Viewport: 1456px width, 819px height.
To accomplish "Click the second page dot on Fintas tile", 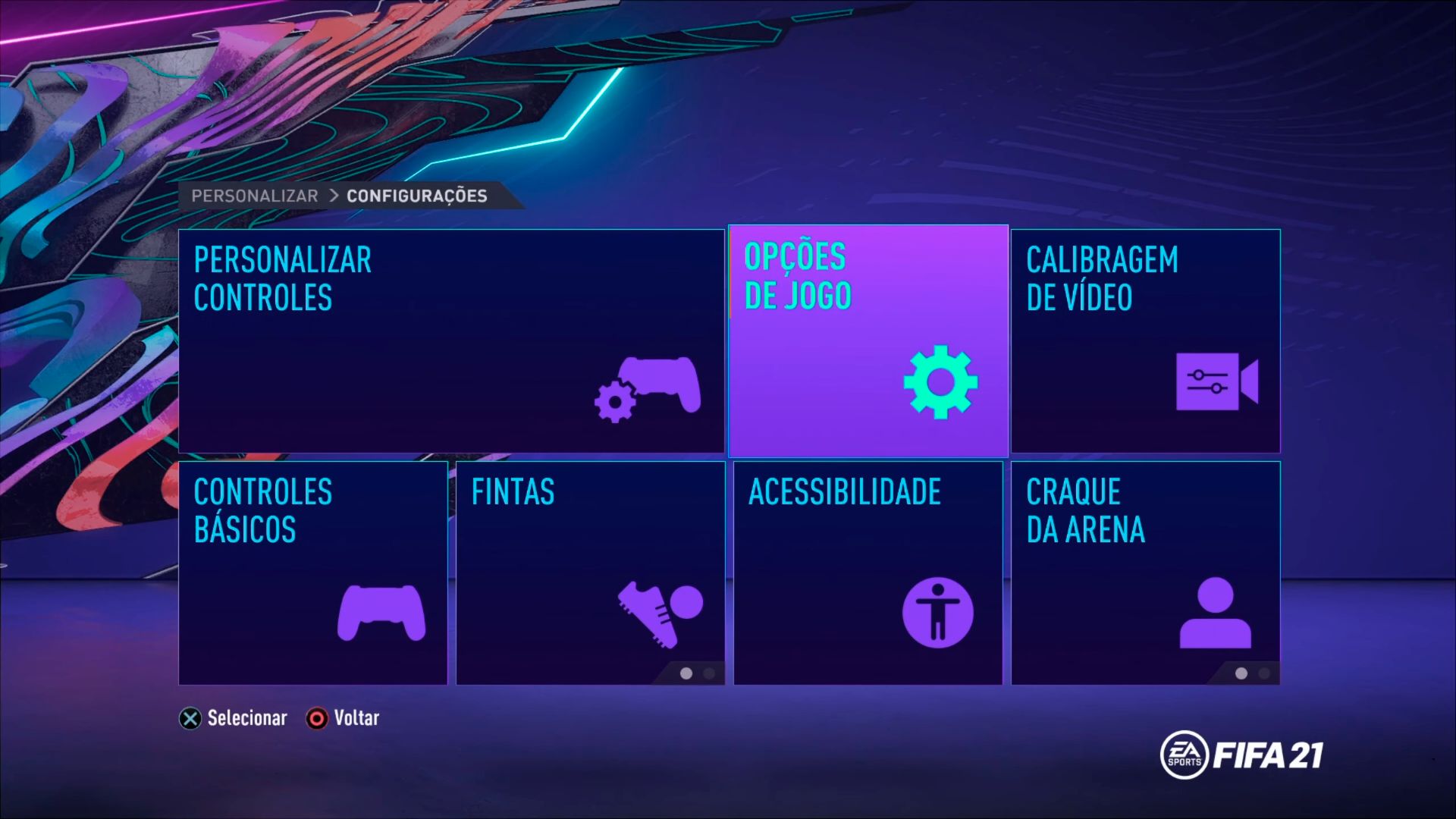I will pyautogui.click(x=710, y=673).
